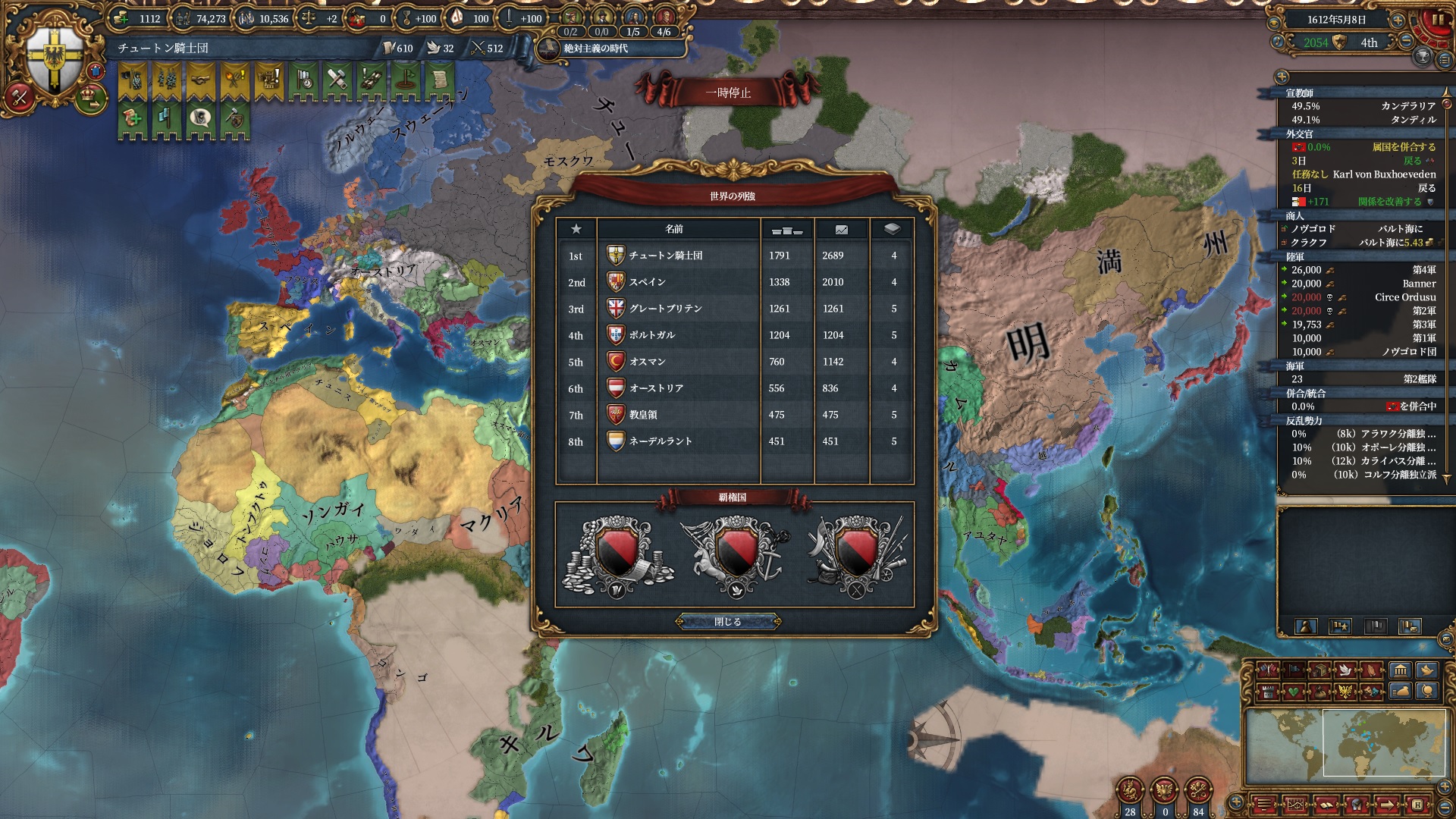Select the Circe Ordusu army in outliner

[x=1404, y=297]
